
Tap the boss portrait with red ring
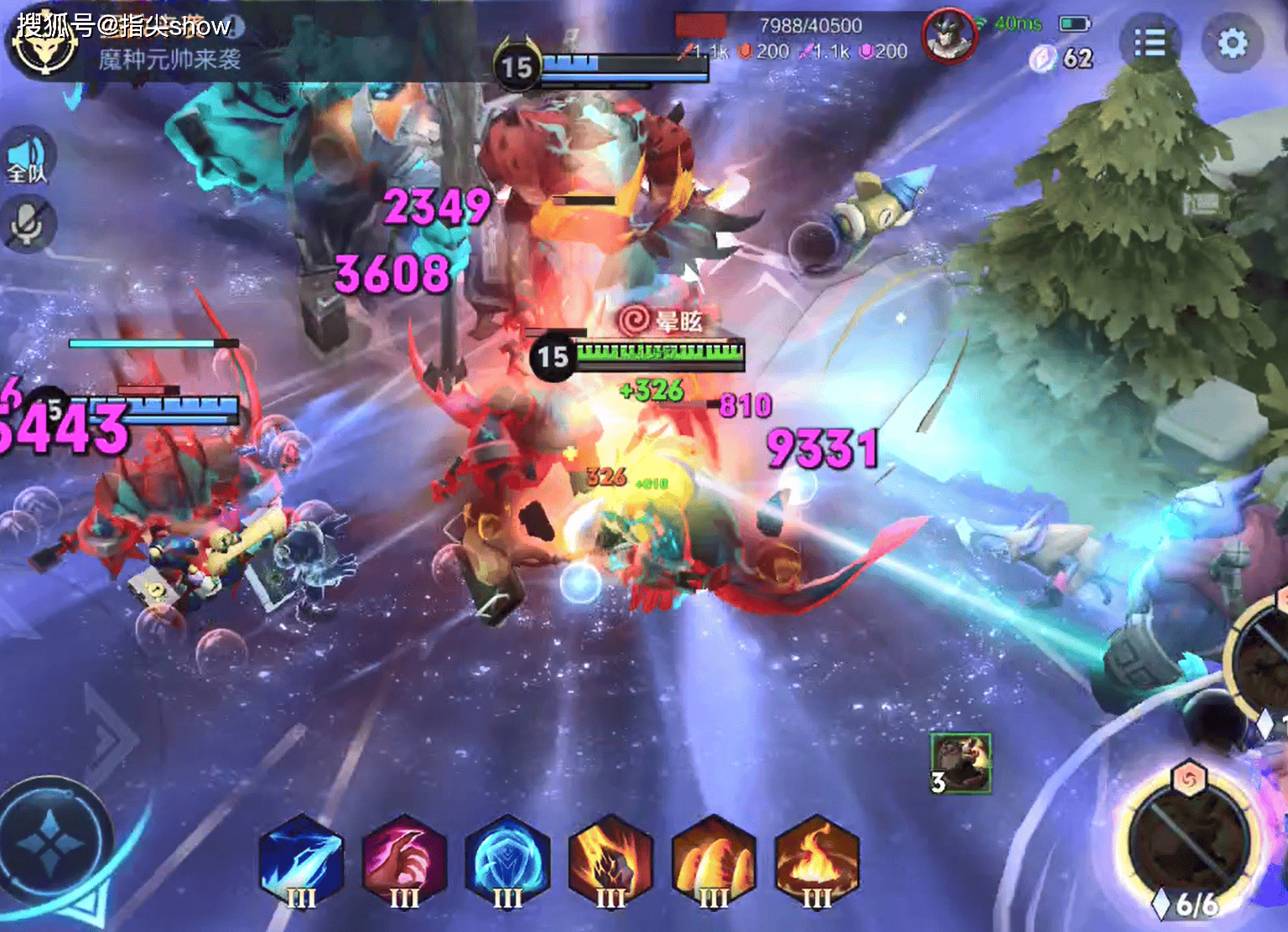point(948,35)
